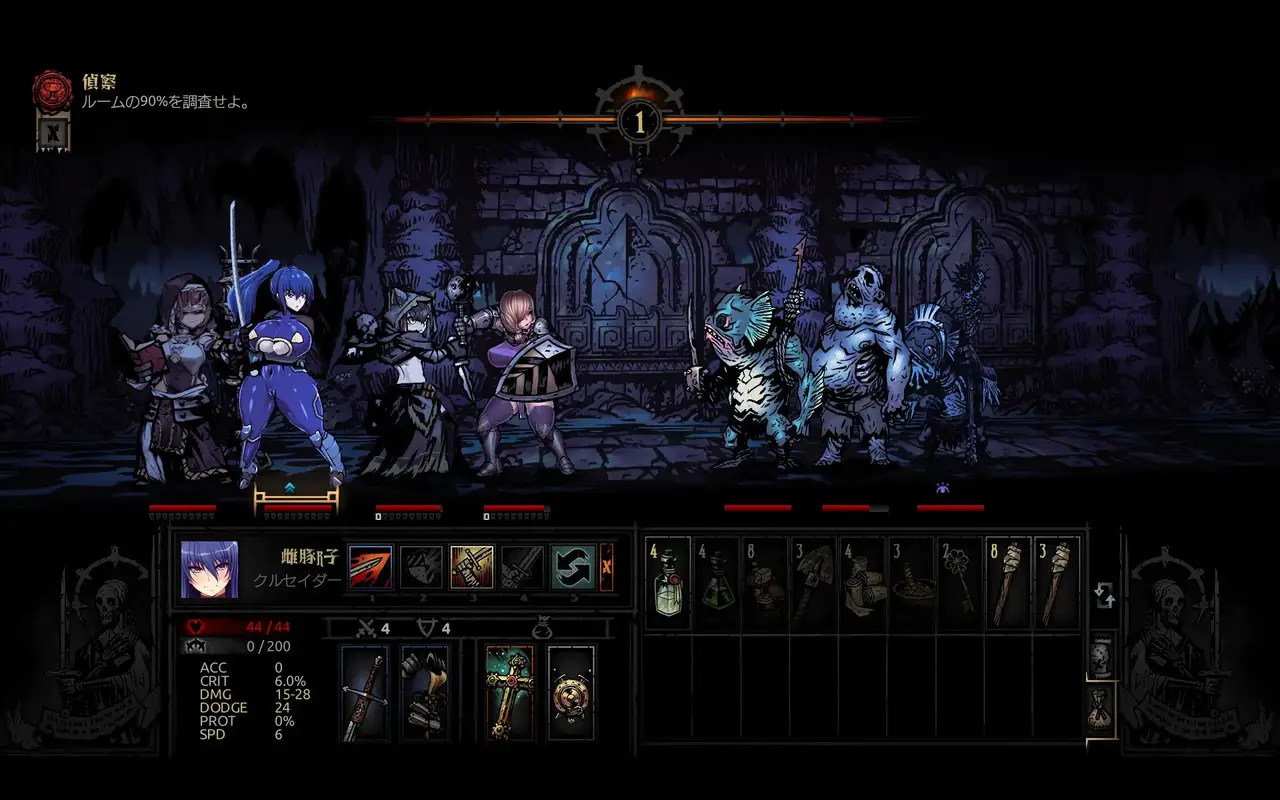The width and height of the screenshot is (1280, 800).
Task: Select the stack of eight torches
Action: (1008, 583)
